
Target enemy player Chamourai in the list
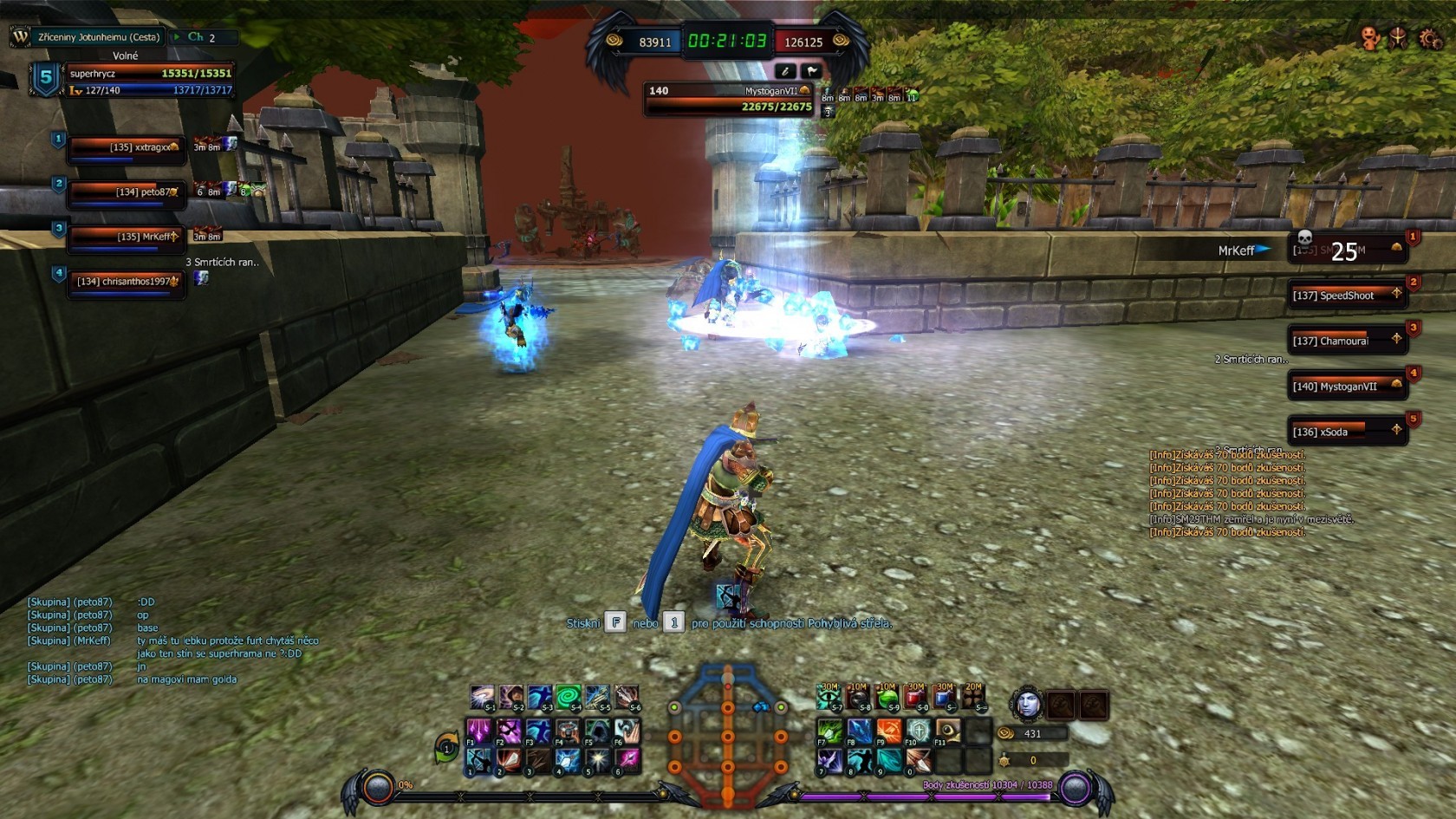tap(1346, 341)
